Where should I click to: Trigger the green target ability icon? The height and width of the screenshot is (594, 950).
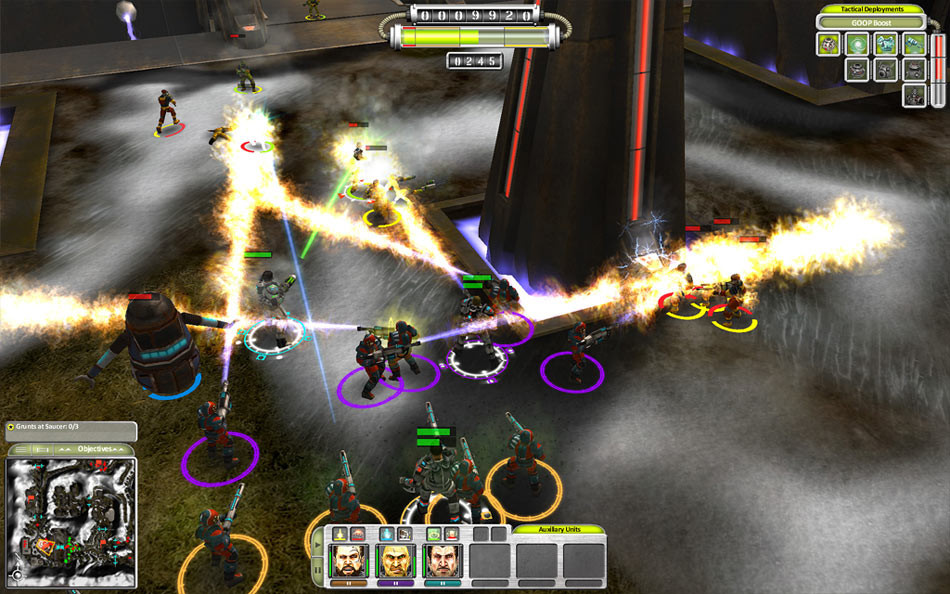(434, 534)
